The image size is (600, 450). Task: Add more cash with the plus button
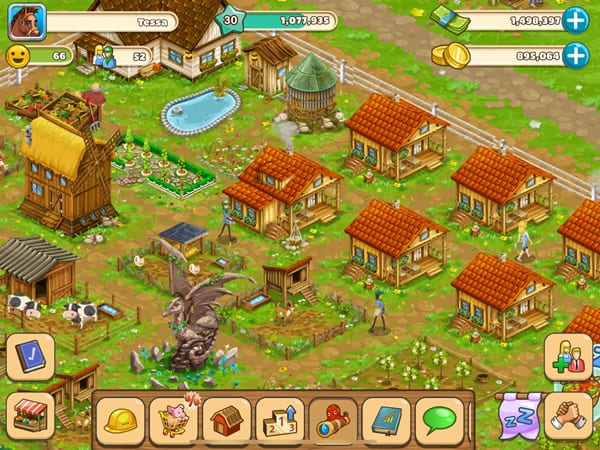tap(575, 20)
